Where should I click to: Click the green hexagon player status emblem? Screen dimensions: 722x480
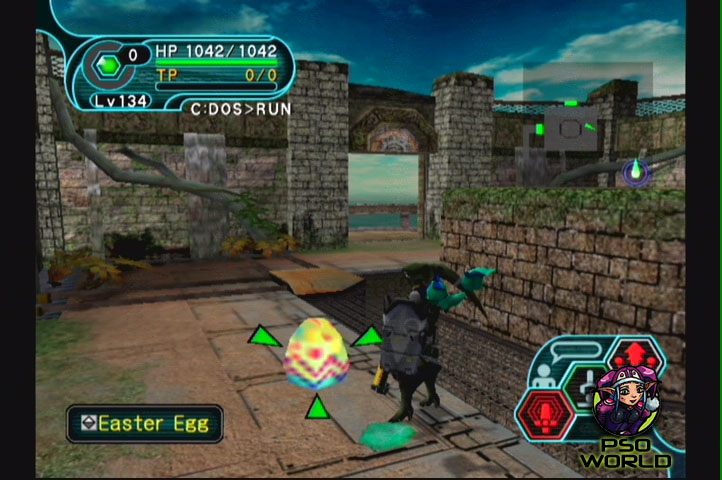click(106, 68)
